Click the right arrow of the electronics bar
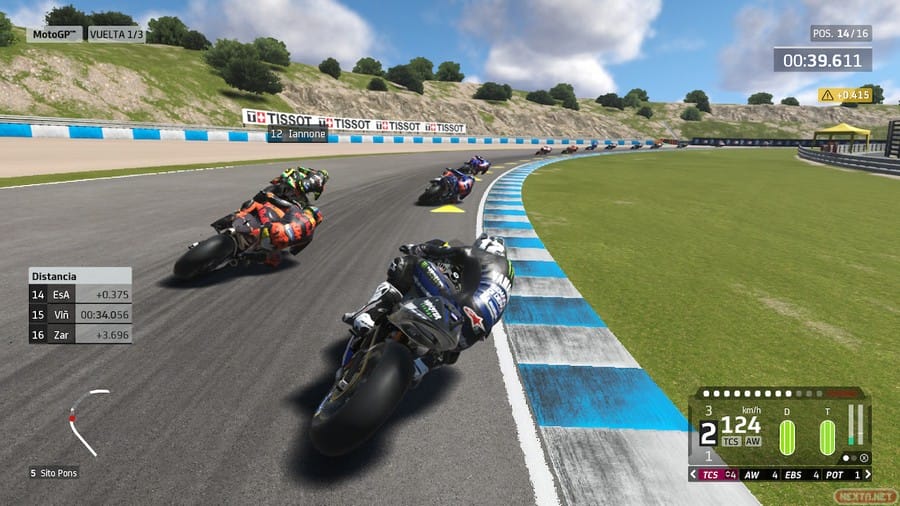 coord(866,474)
